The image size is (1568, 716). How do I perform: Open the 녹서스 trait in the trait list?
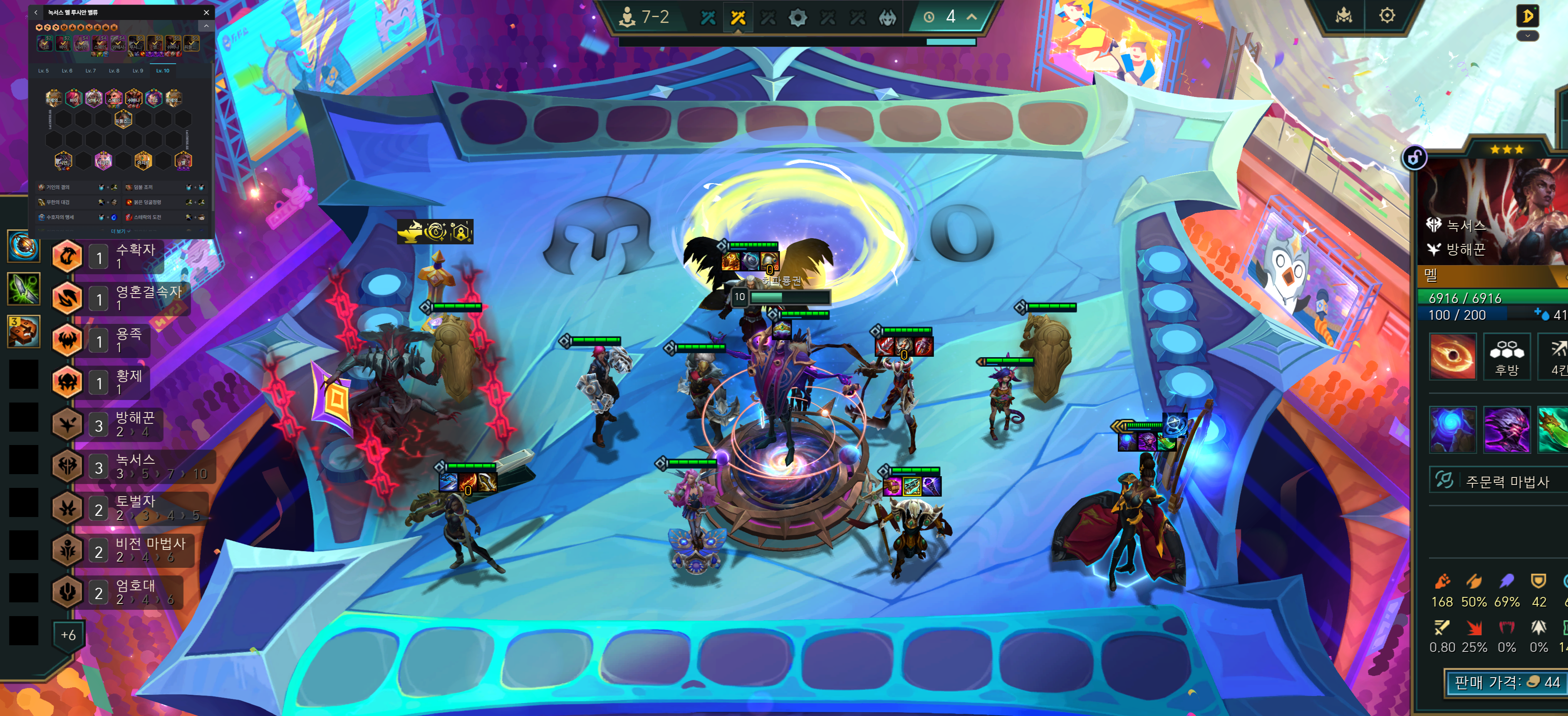coord(134,466)
